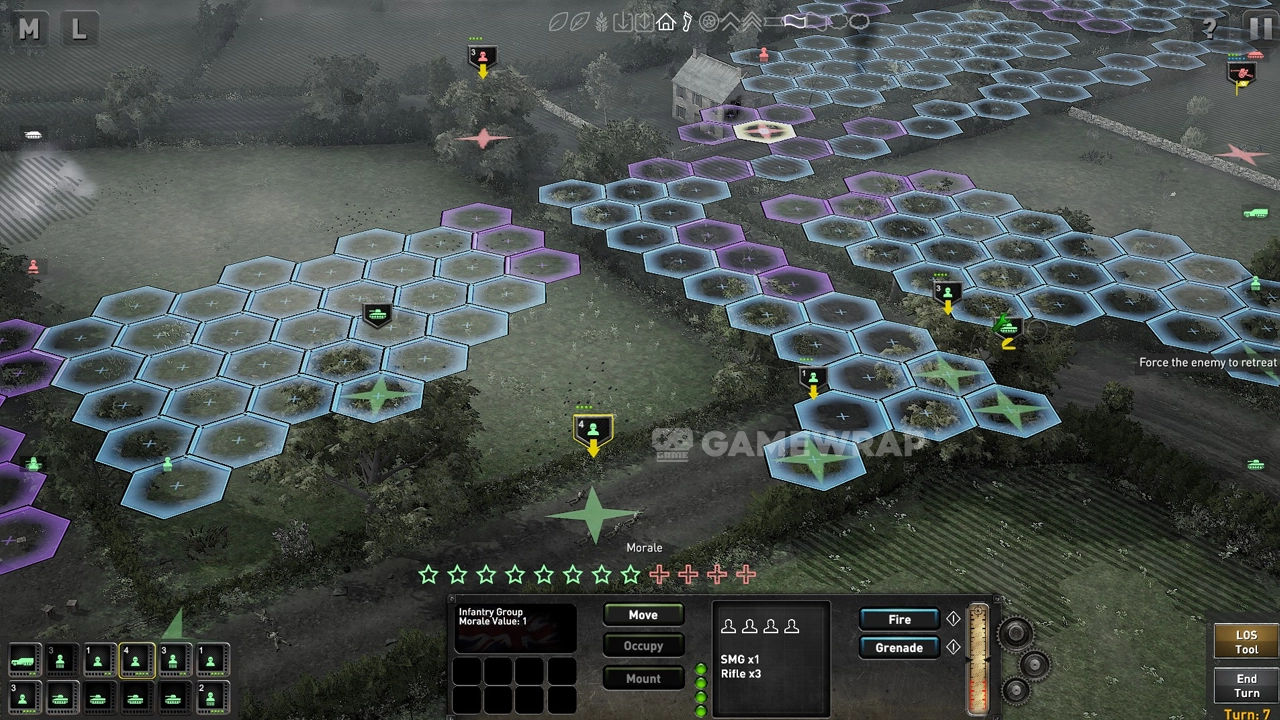Select the highlighted squad-of-4 infantry roster card
Screen dimensions: 1280x720
coord(136,660)
